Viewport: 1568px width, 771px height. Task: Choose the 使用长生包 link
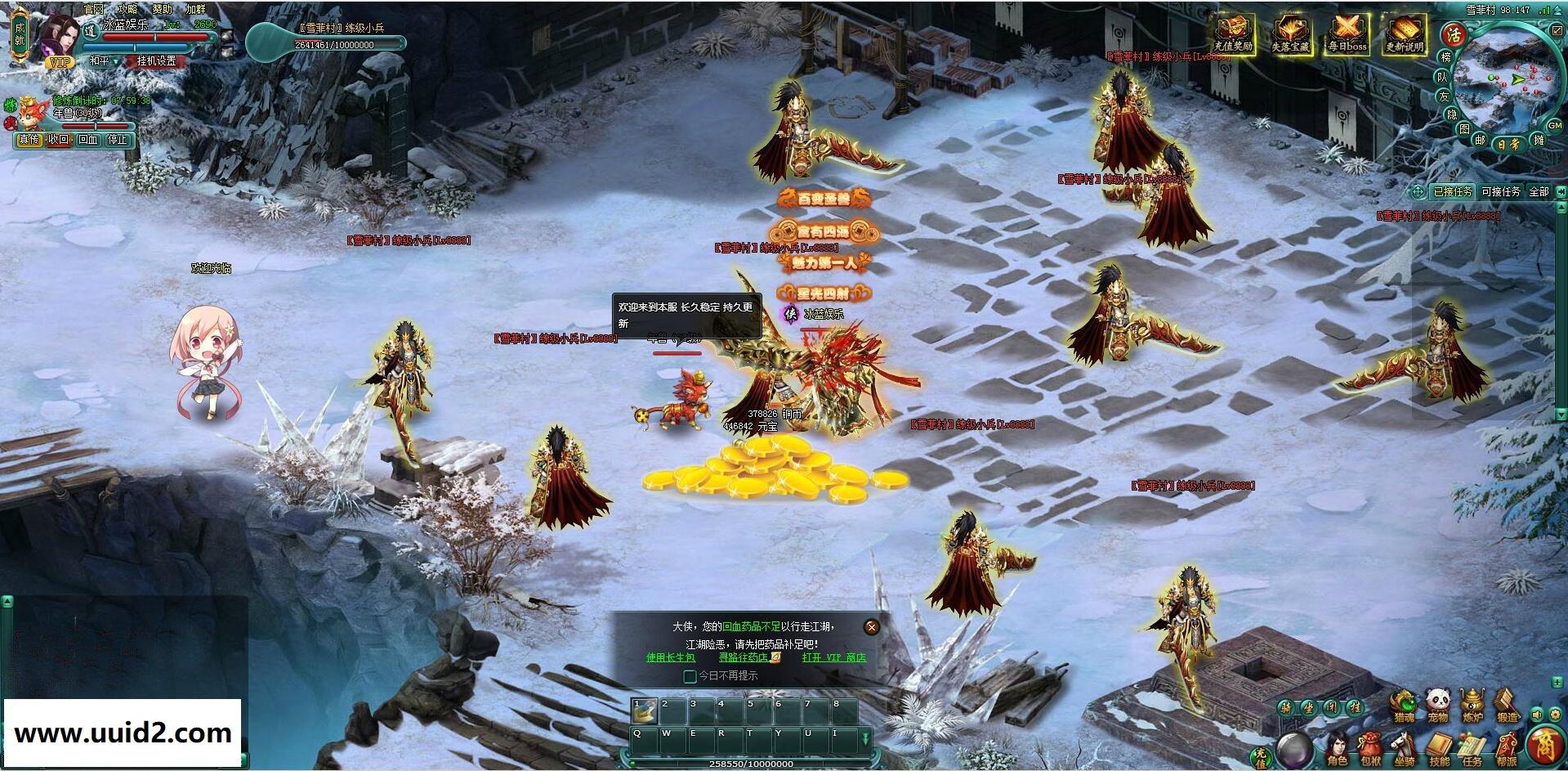pos(671,657)
